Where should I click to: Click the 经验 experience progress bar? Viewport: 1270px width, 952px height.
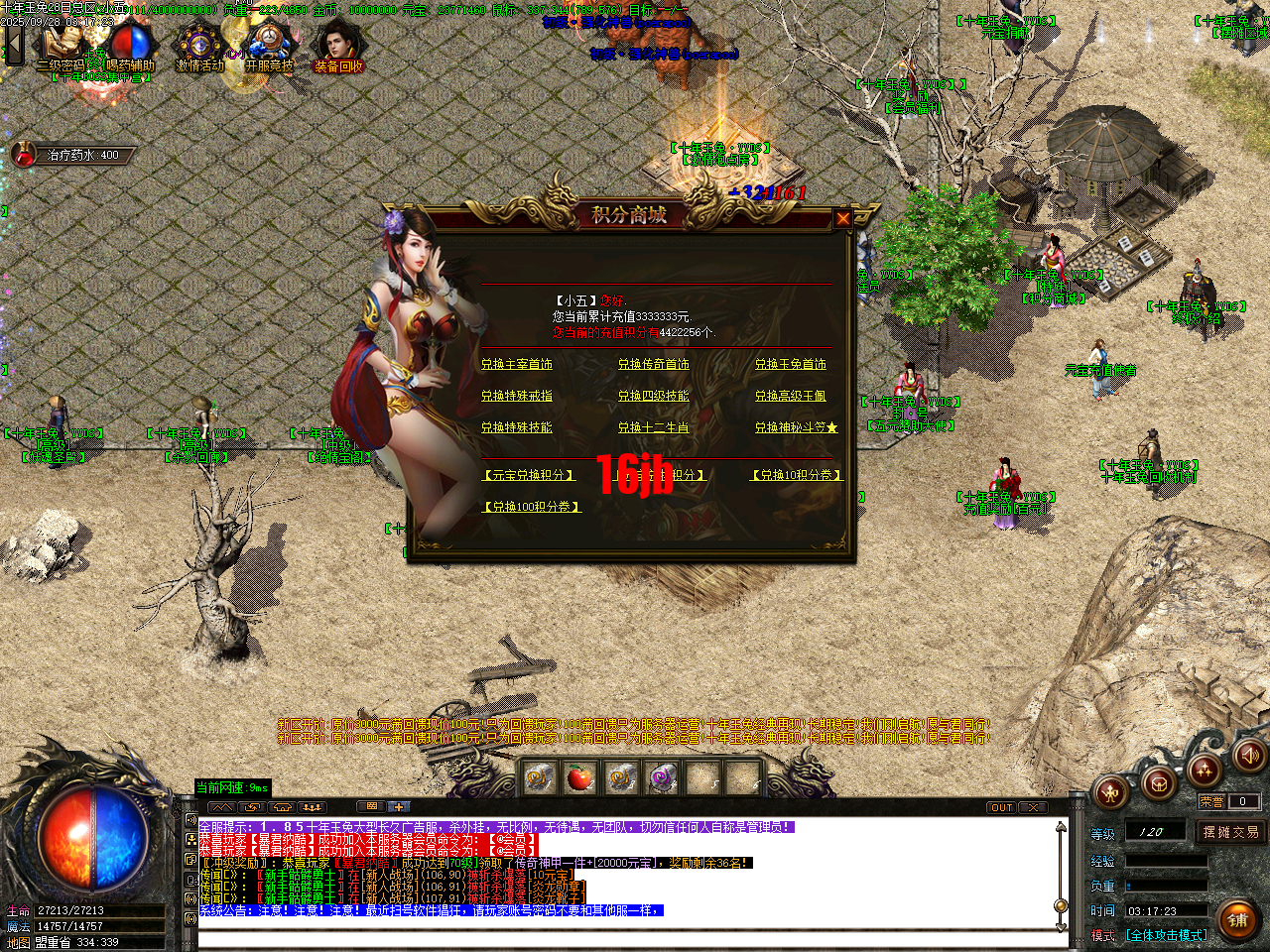[1167, 860]
